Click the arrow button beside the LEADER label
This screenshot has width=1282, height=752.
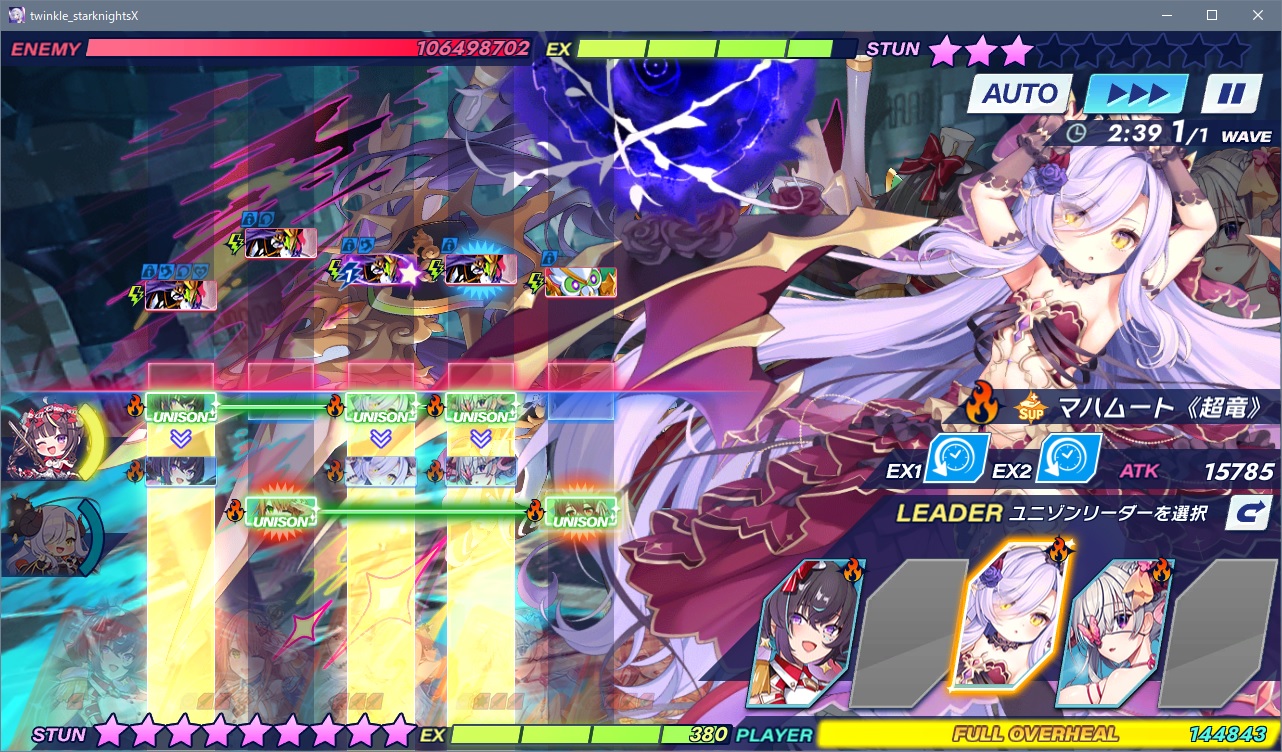click(x=1249, y=513)
